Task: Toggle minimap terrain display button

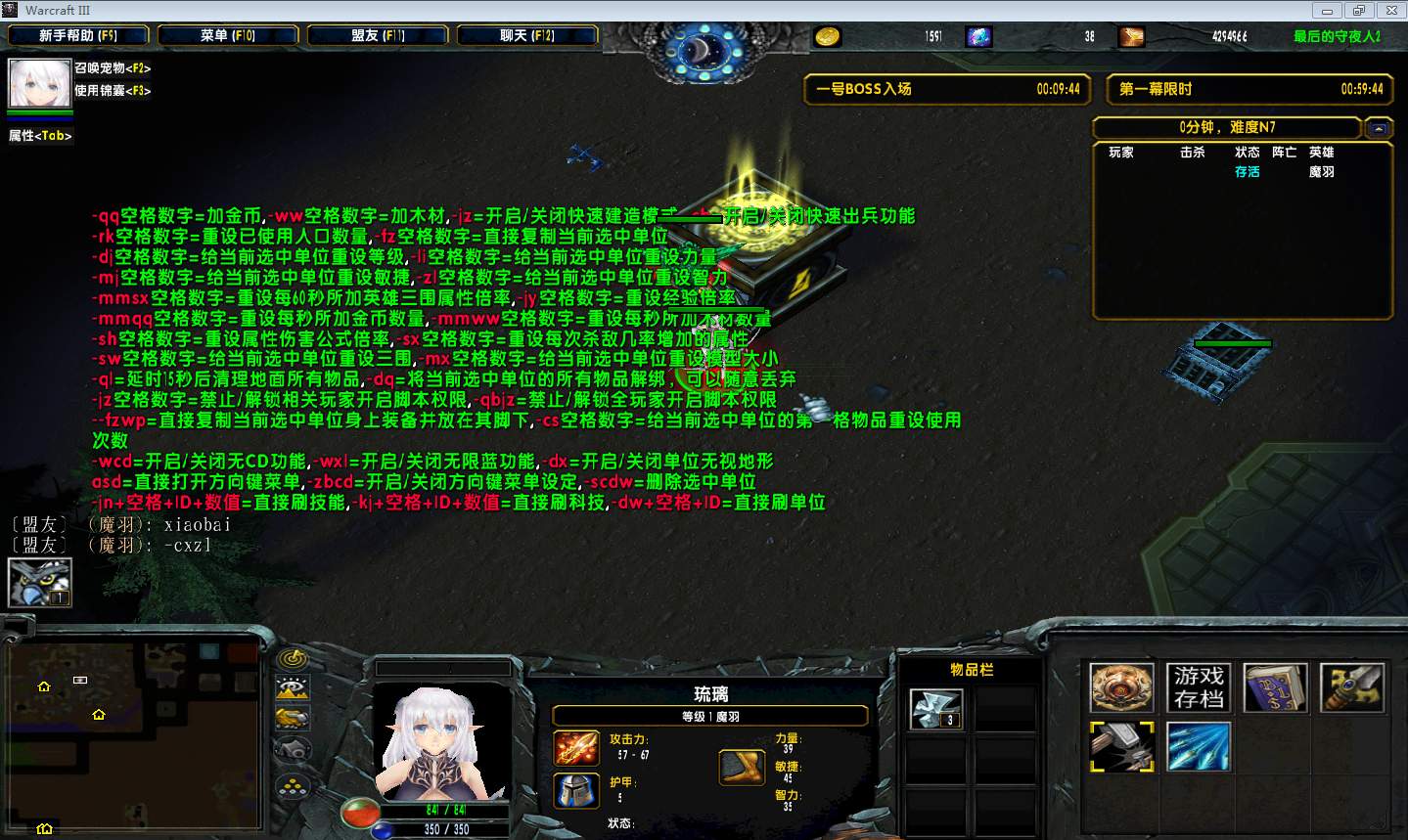Action: (x=293, y=688)
